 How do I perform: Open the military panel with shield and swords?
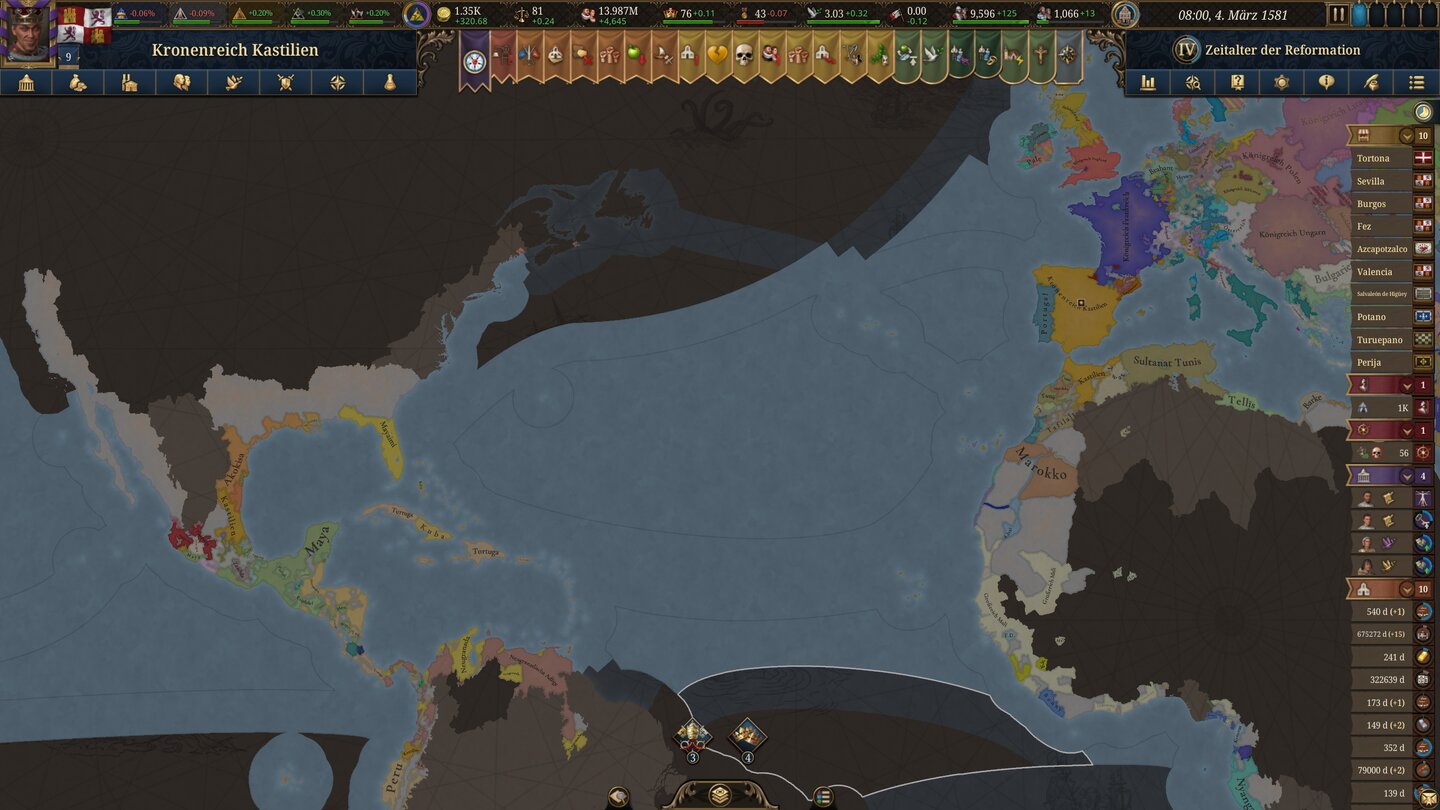point(286,82)
